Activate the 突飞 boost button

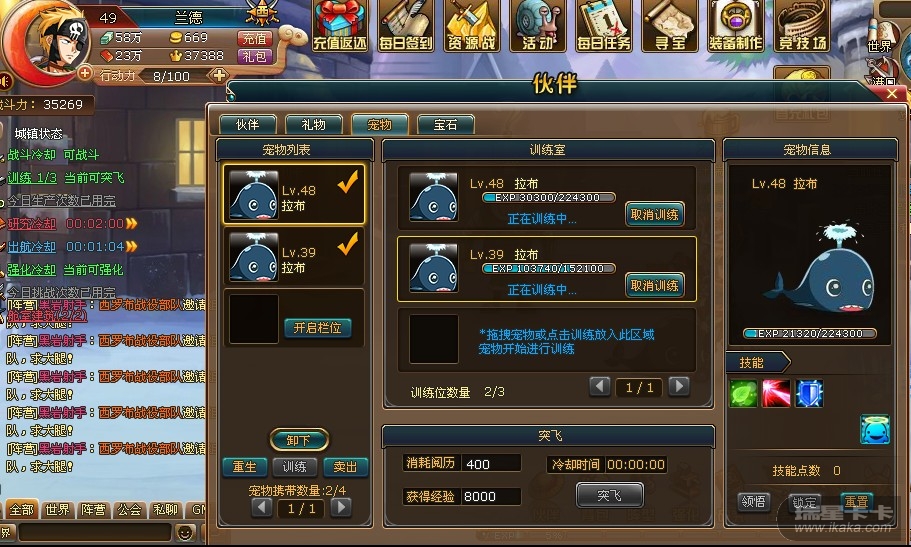pos(609,495)
